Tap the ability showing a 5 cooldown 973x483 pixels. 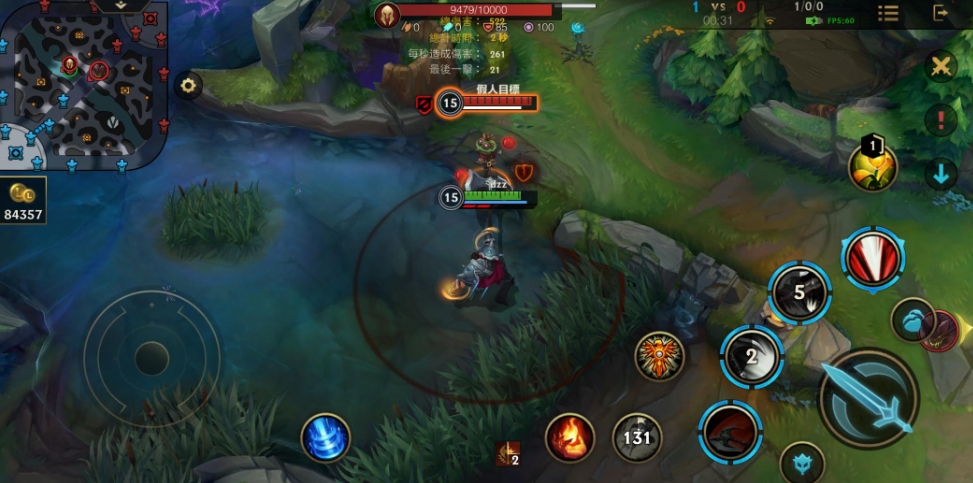click(x=800, y=293)
